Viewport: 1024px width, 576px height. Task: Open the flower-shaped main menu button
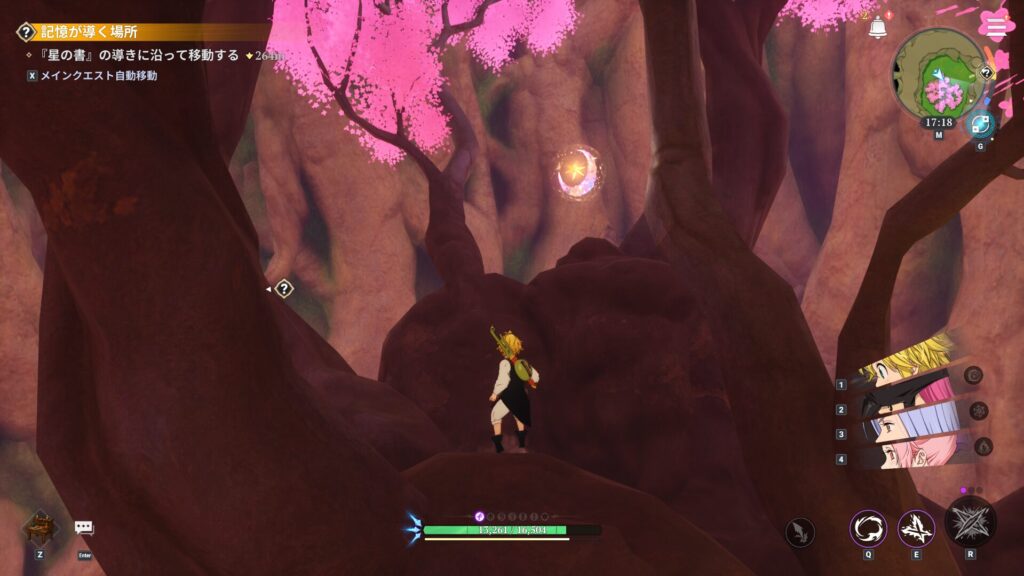(x=996, y=24)
